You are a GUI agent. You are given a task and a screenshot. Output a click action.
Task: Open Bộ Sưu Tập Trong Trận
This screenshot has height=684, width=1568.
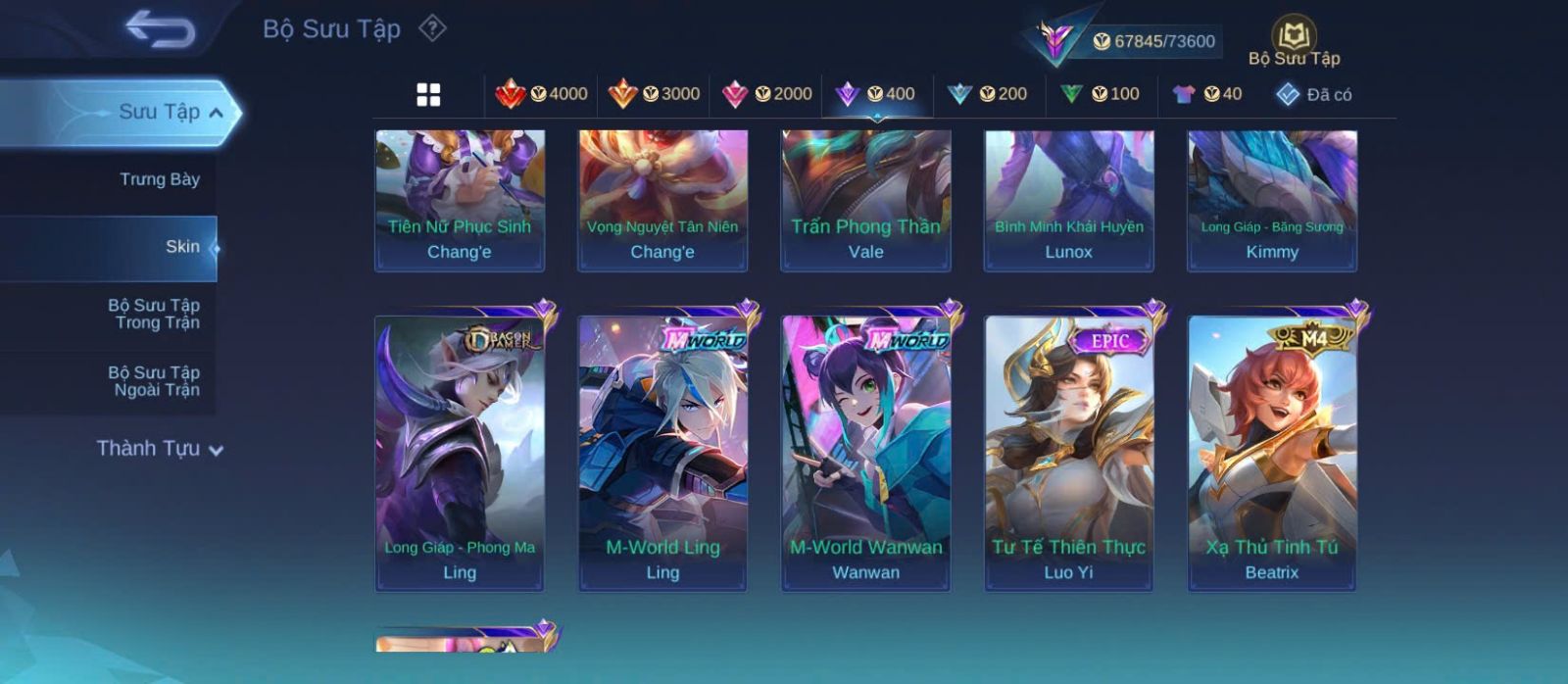[154, 314]
